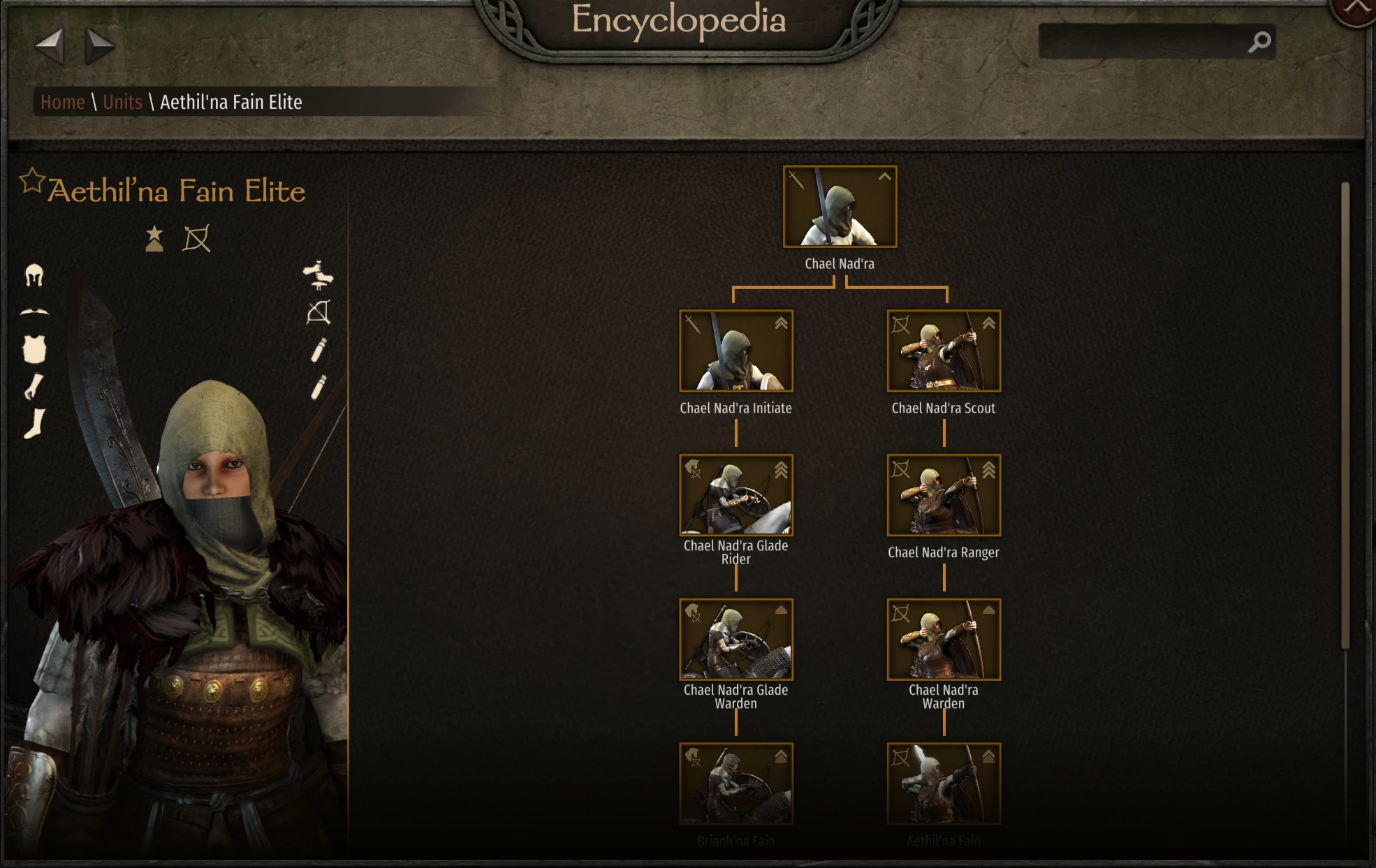Go forward to next encyclopedia page
Image resolution: width=1376 pixels, height=868 pixels.
click(x=99, y=46)
